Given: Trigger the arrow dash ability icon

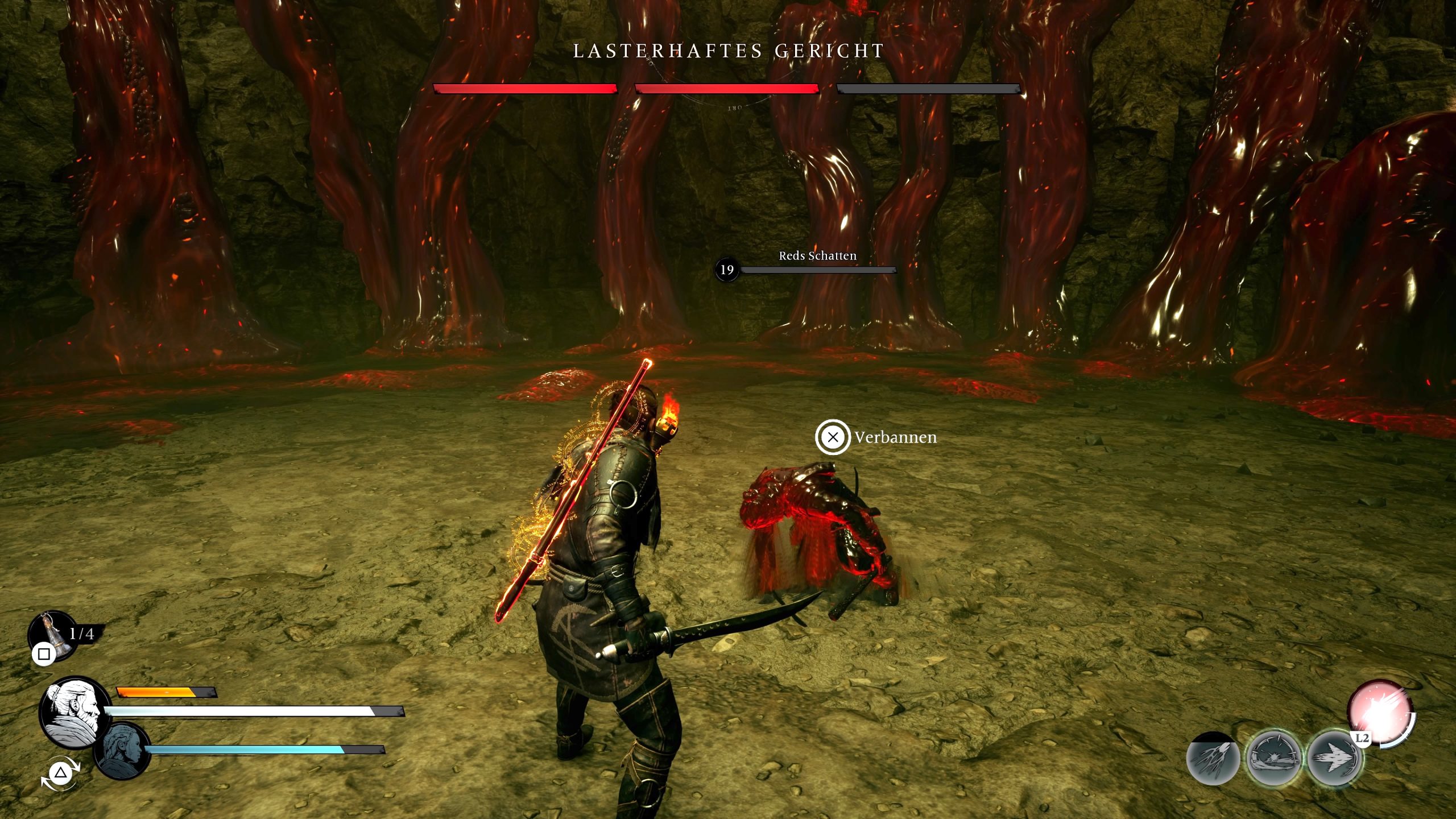Looking at the screenshot, I should pos(1334,758).
